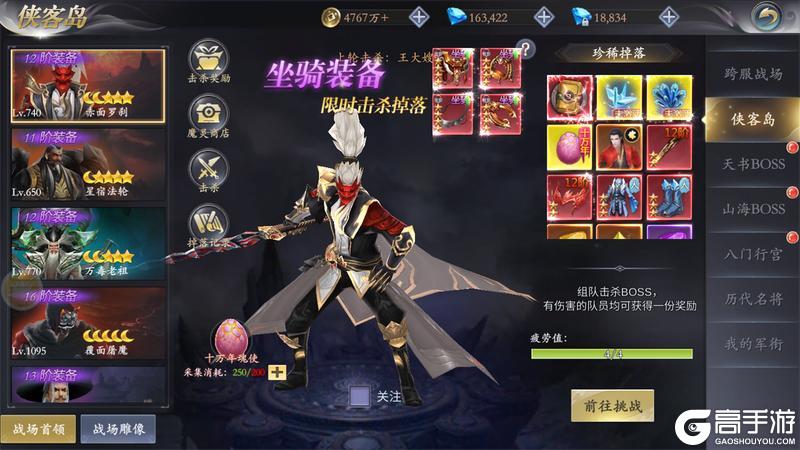Open the 天书BOSS menu entry
Viewport: 800px width, 450px height.
[754, 164]
